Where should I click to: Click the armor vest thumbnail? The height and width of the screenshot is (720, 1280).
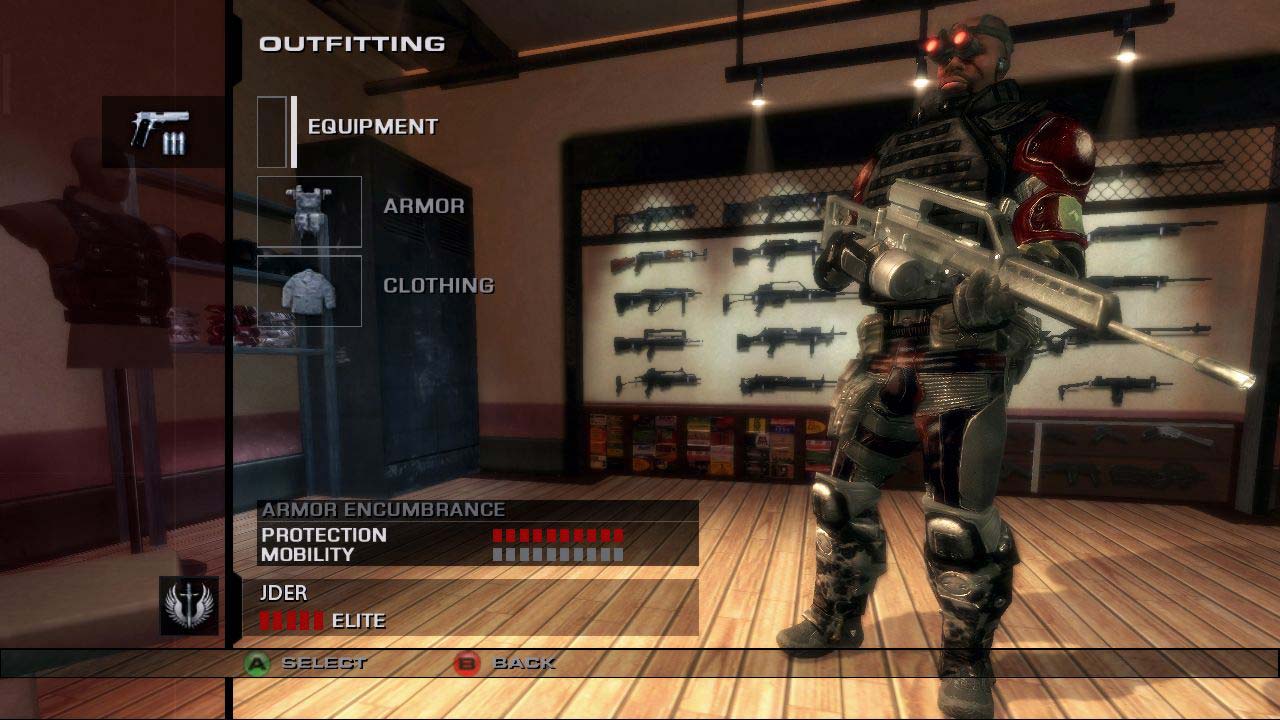tap(309, 211)
